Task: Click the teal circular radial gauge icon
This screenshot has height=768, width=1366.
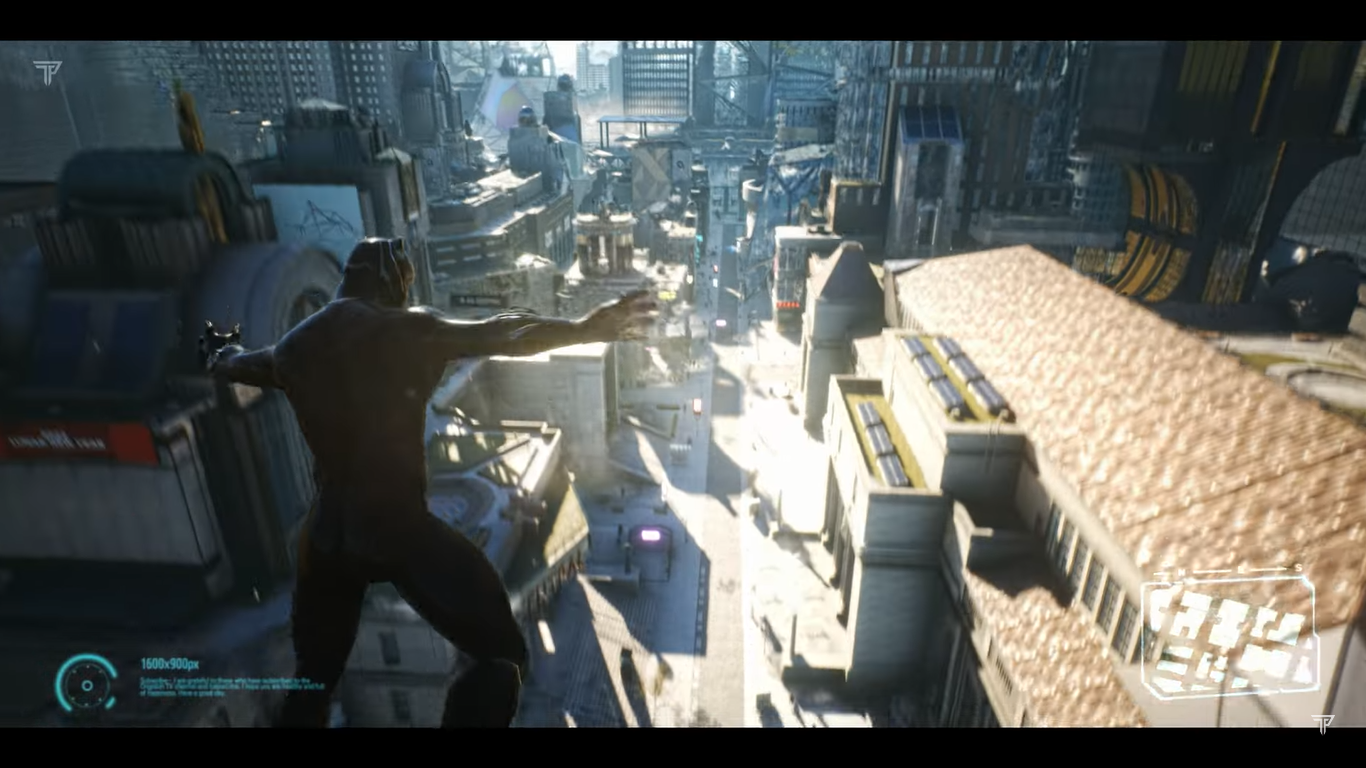Action: coord(86,684)
